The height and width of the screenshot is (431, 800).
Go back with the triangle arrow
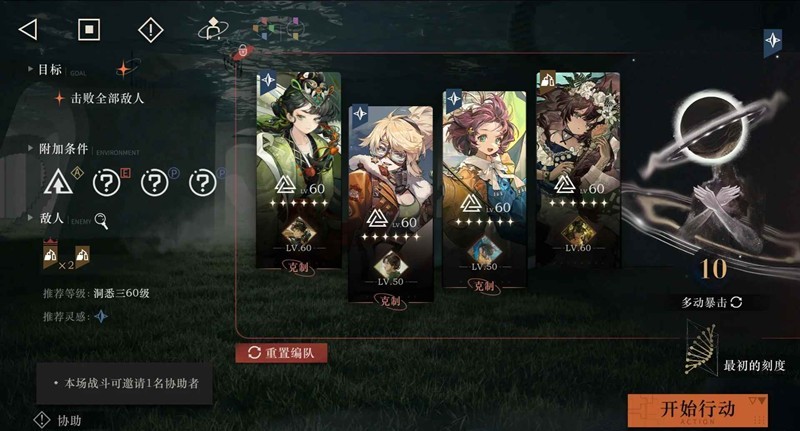pyautogui.click(x=28, y=29)
